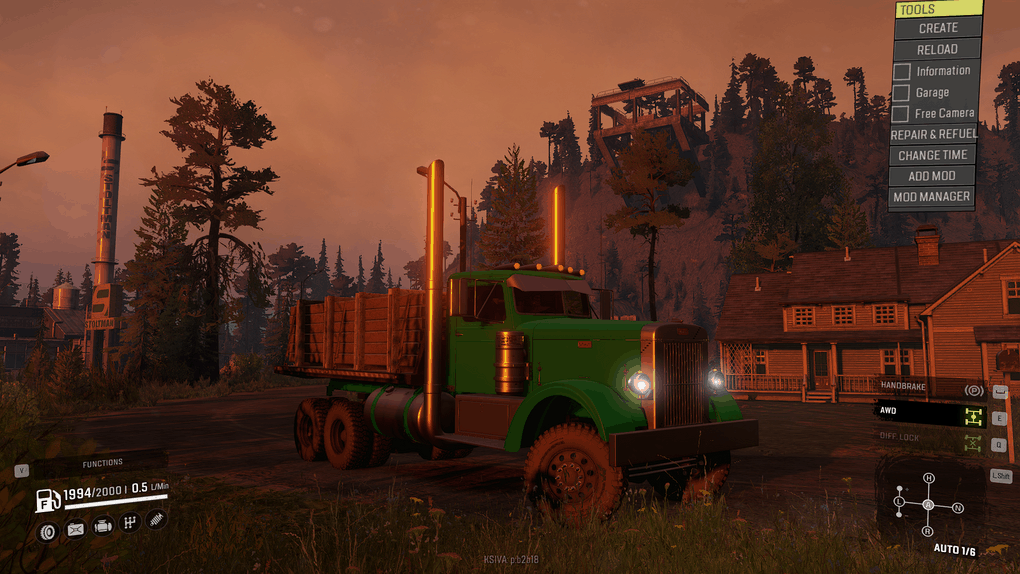Click the fuel pump icon
Screen dimensions: 1020x574
pyautogui.click(x=47, y=499)
